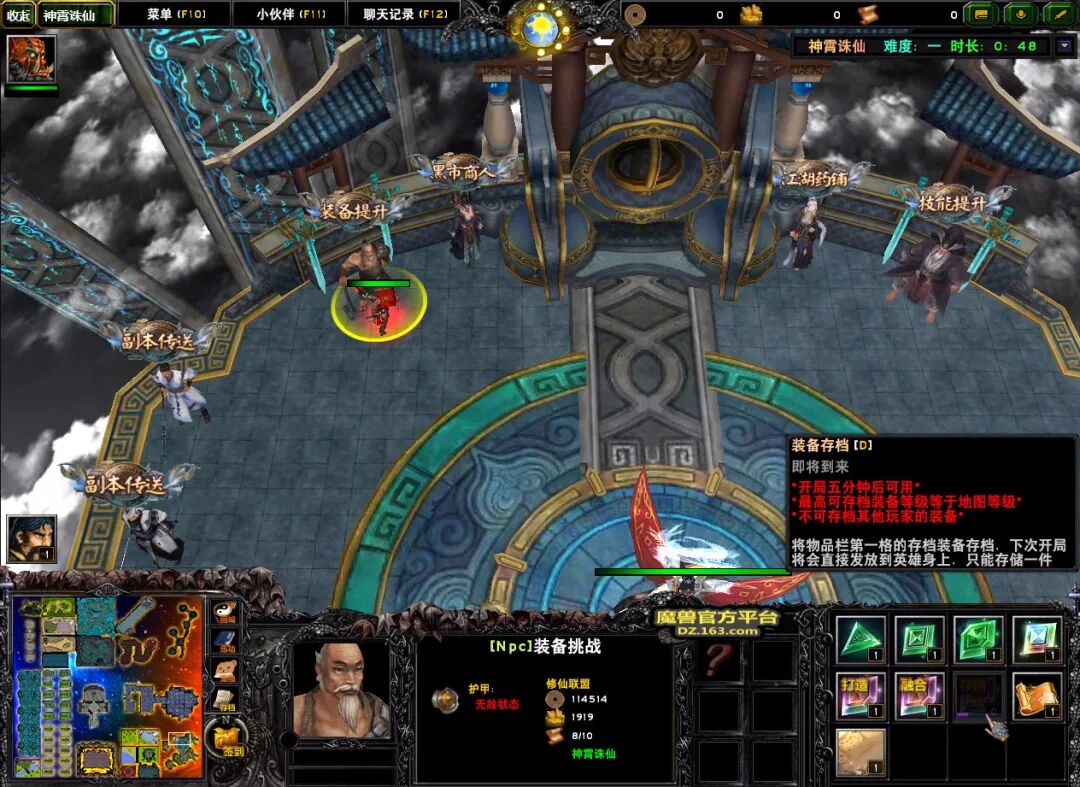Open the 小伙伴 (F11) allies menu
Image resolution: width=1080 pixels, height=787 pixels.
[289, 14]
